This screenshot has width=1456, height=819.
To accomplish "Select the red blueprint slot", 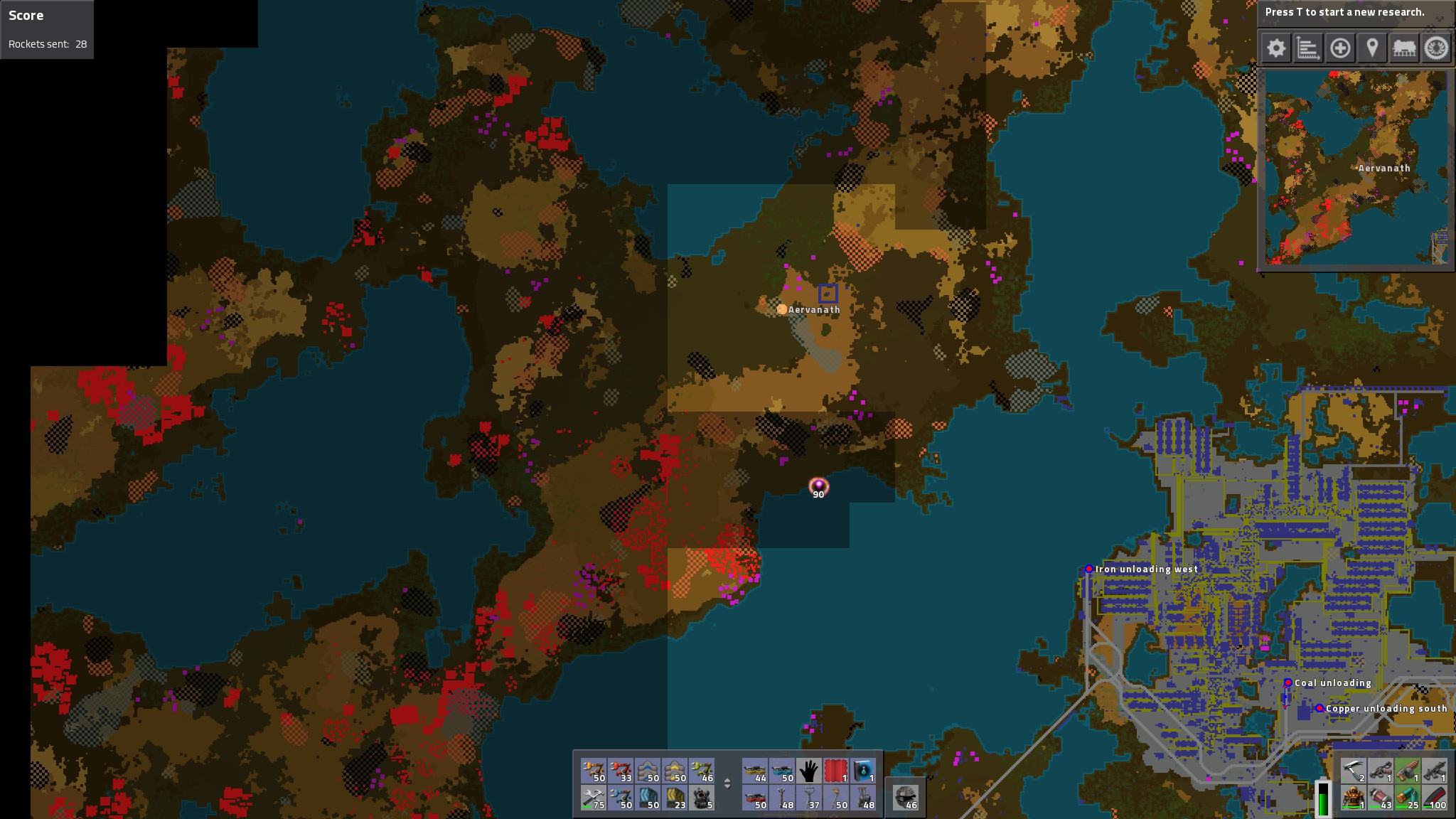I will 836,771.
